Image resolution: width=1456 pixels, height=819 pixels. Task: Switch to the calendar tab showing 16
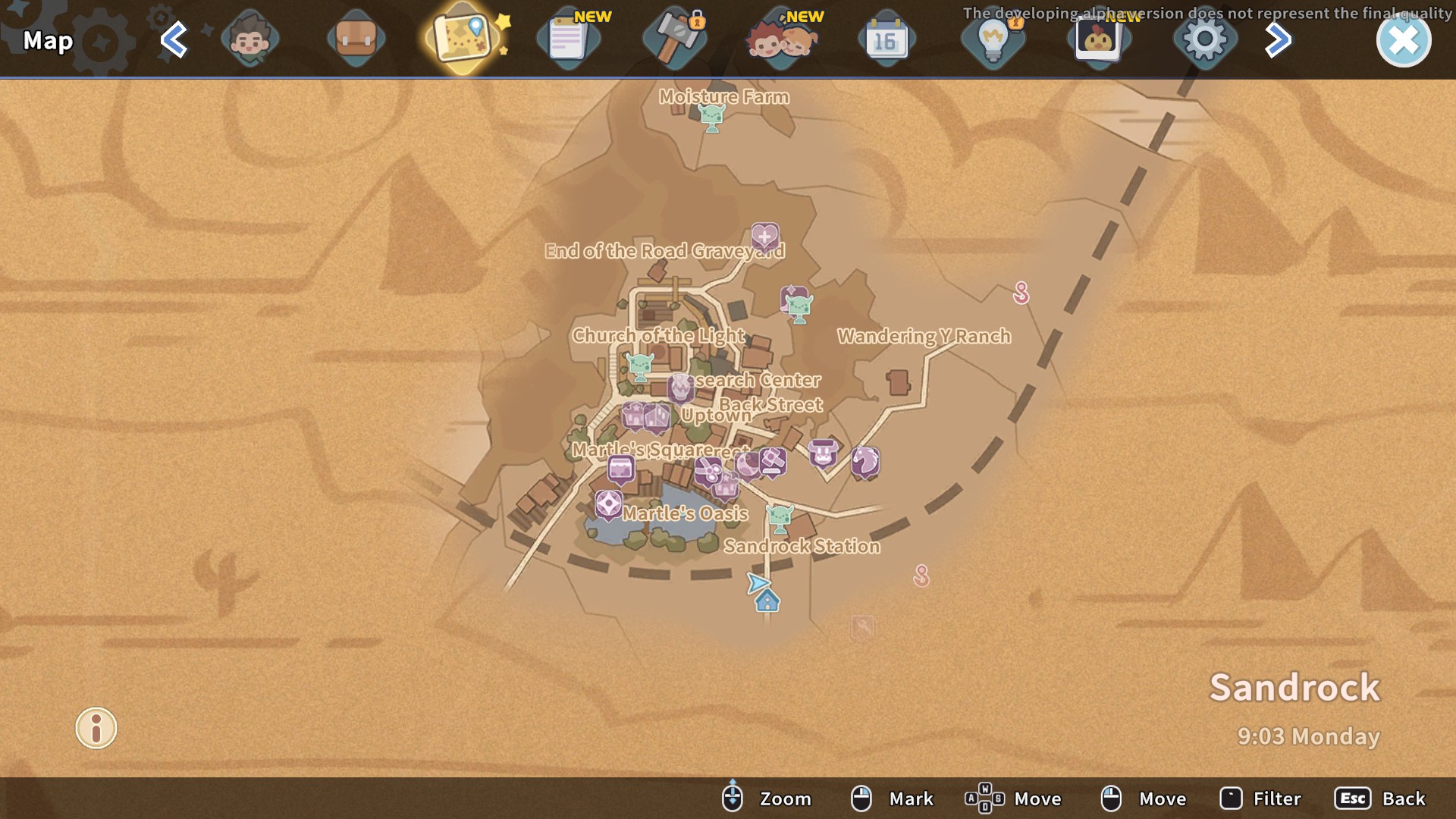(x=887, y=39)
